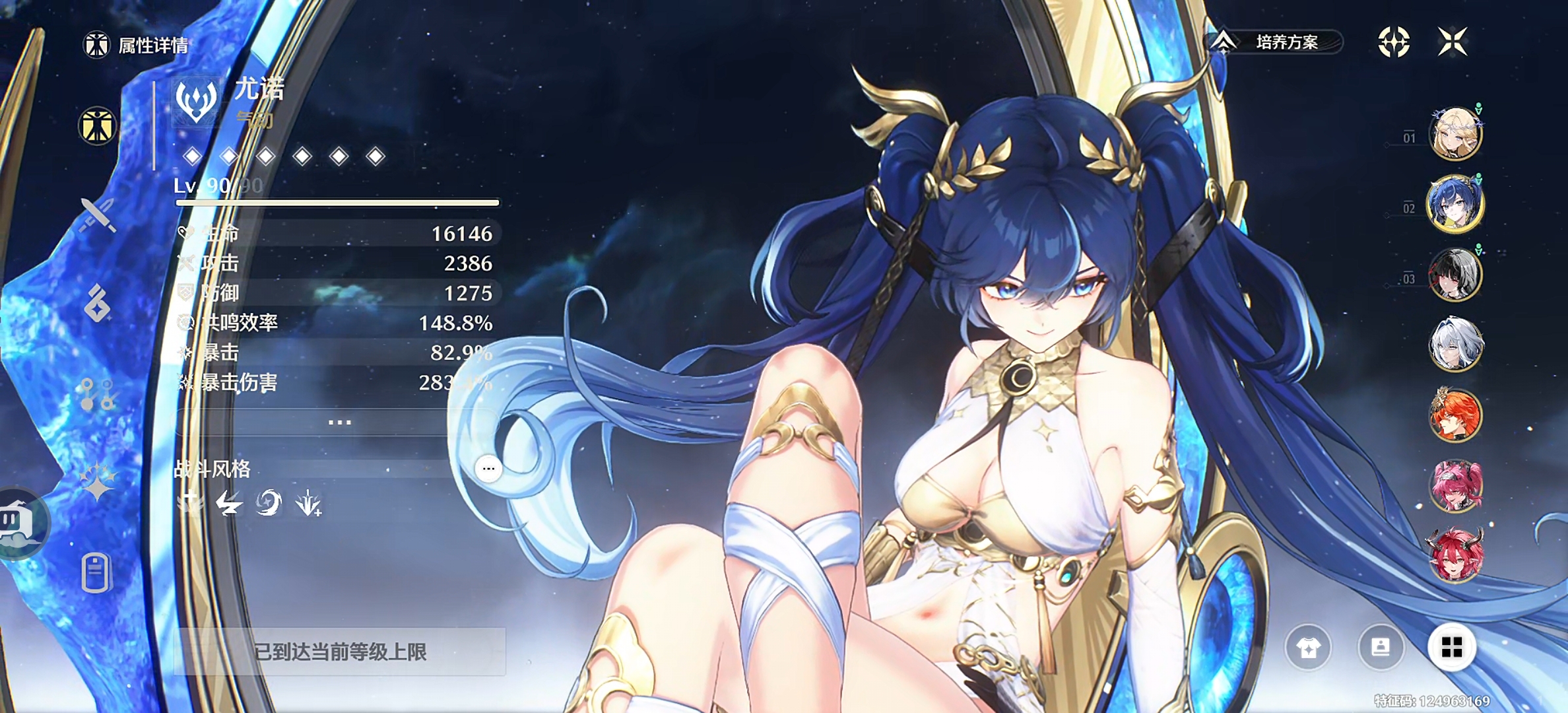Viewport: 1568px width, 713px height.
Task: Open the character profile card button
Action: tap(1381, 648)
